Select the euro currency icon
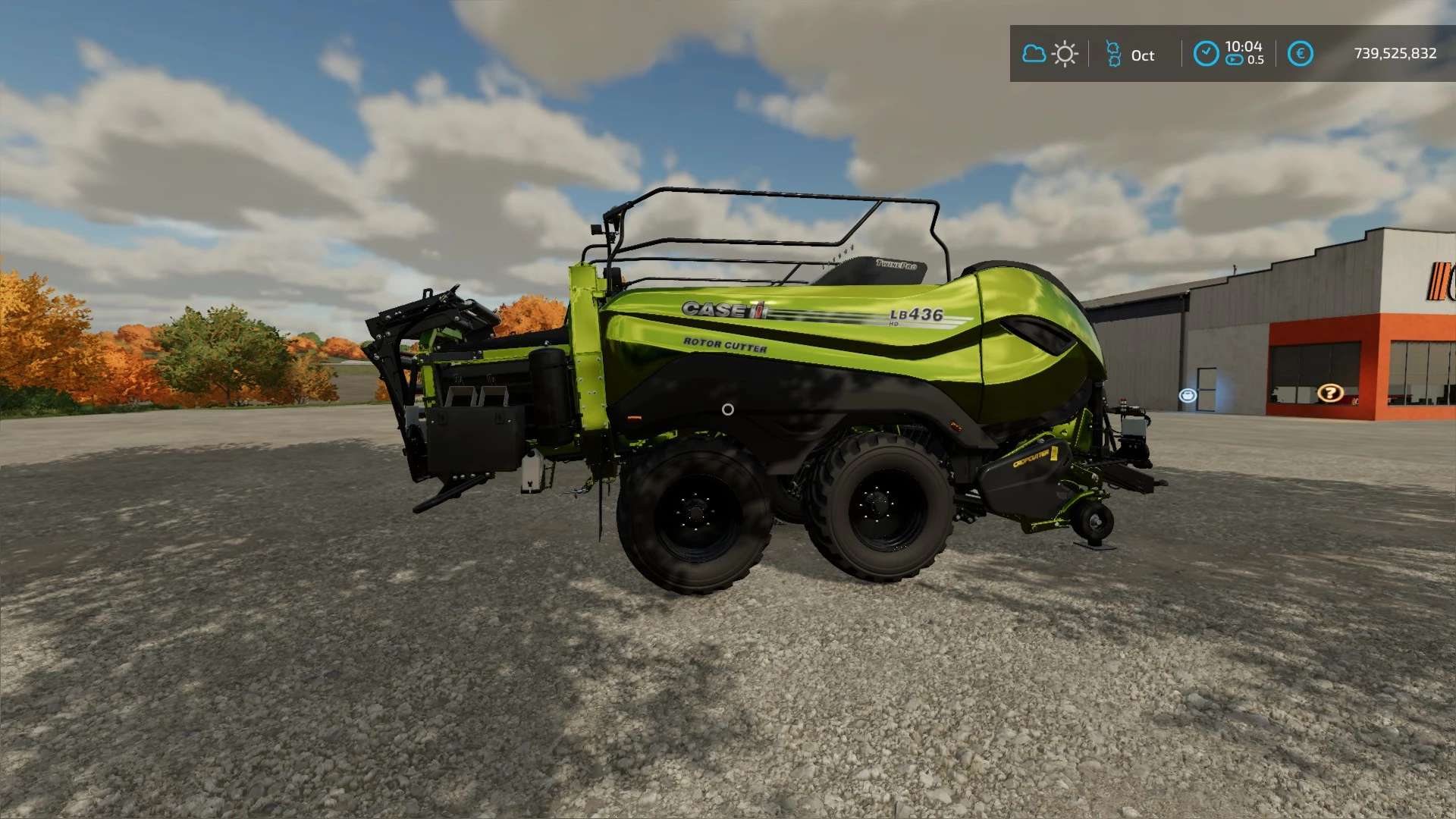Viewport: 1456px width, 819px height. (1300, 54)
